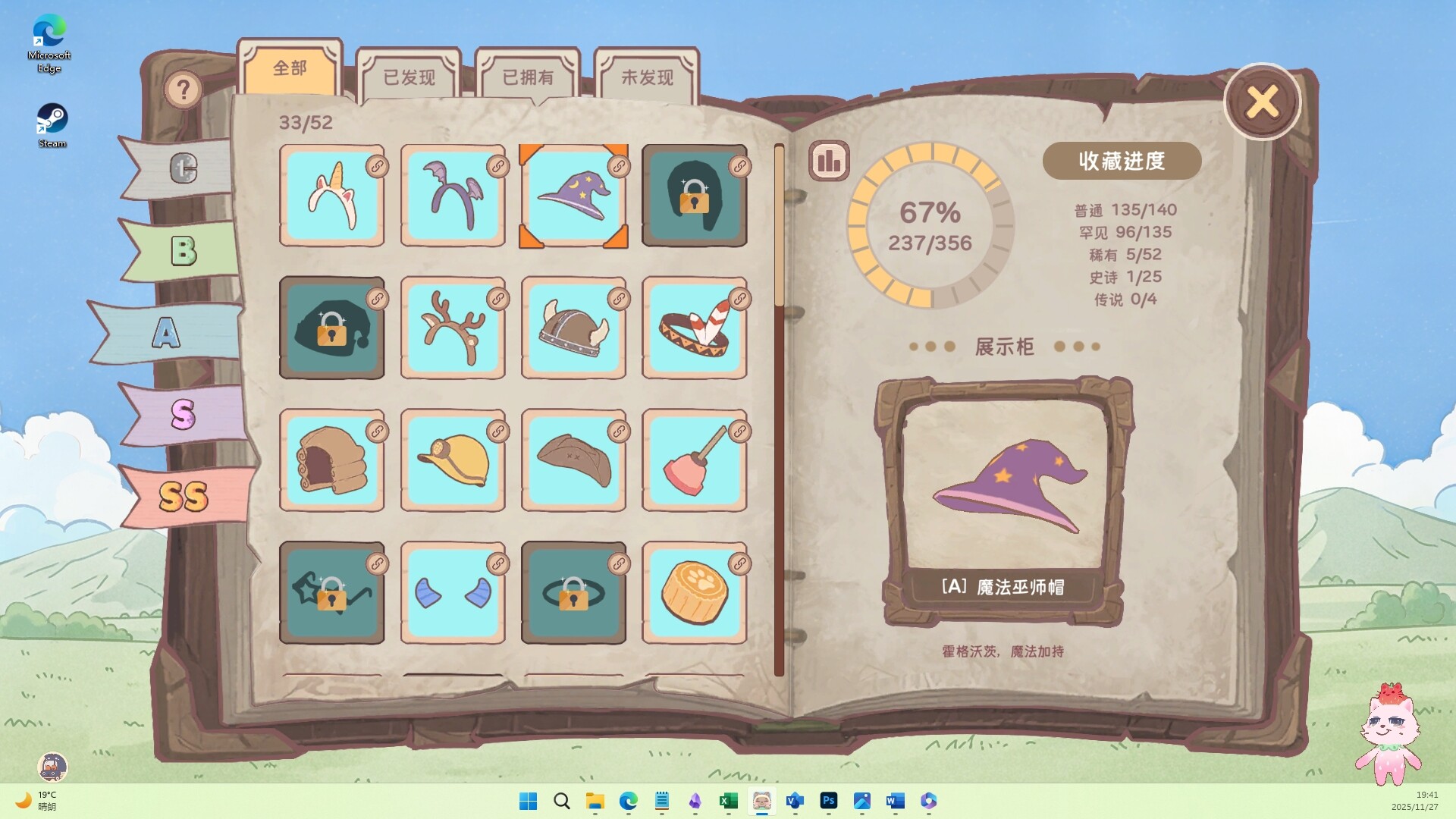Open the help question mark button

pyautogui.click(x=183, y=88)
